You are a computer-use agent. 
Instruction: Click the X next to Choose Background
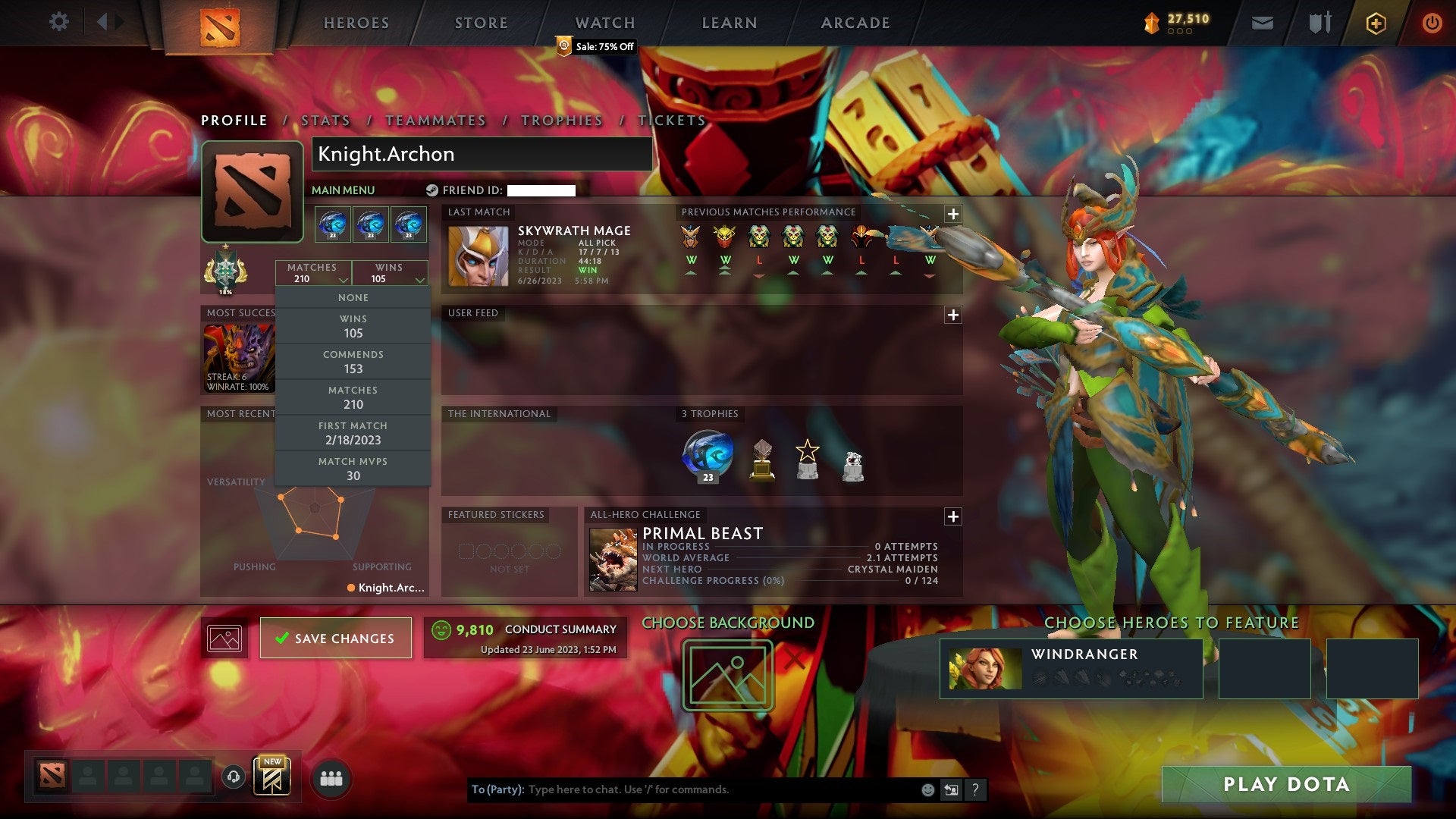pos(795,658)
